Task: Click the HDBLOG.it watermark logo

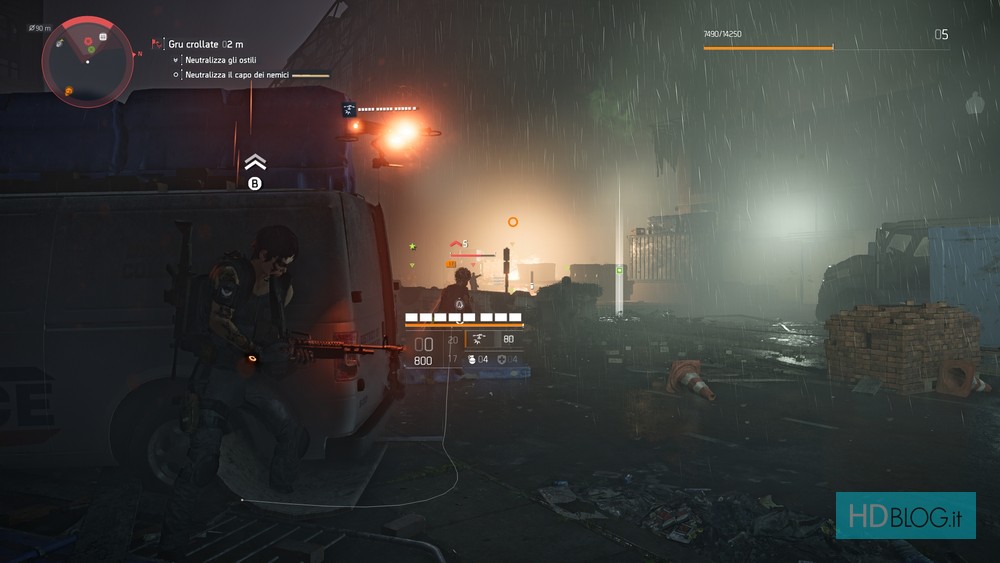Action: tap(905, 515)
